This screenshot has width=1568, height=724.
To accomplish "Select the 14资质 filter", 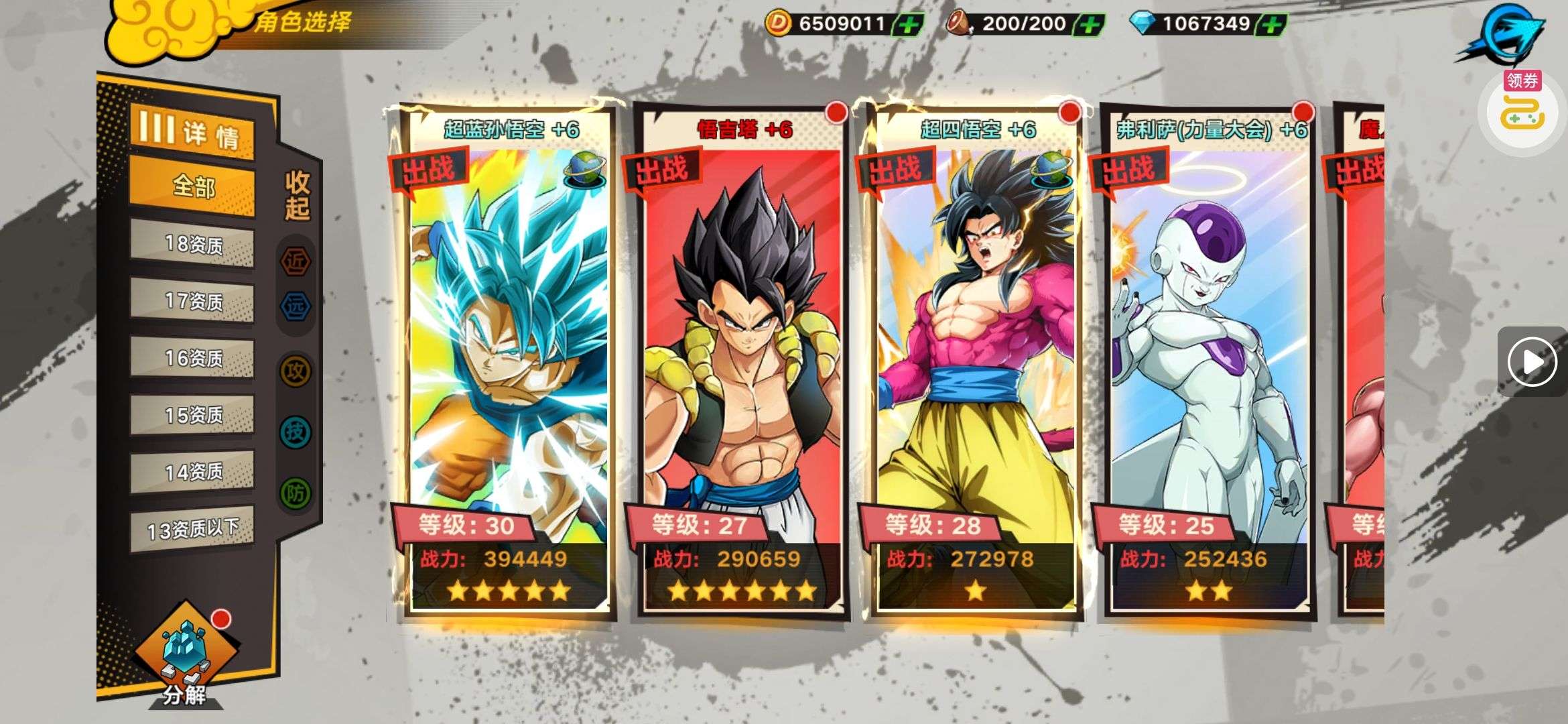I will 192,472.
